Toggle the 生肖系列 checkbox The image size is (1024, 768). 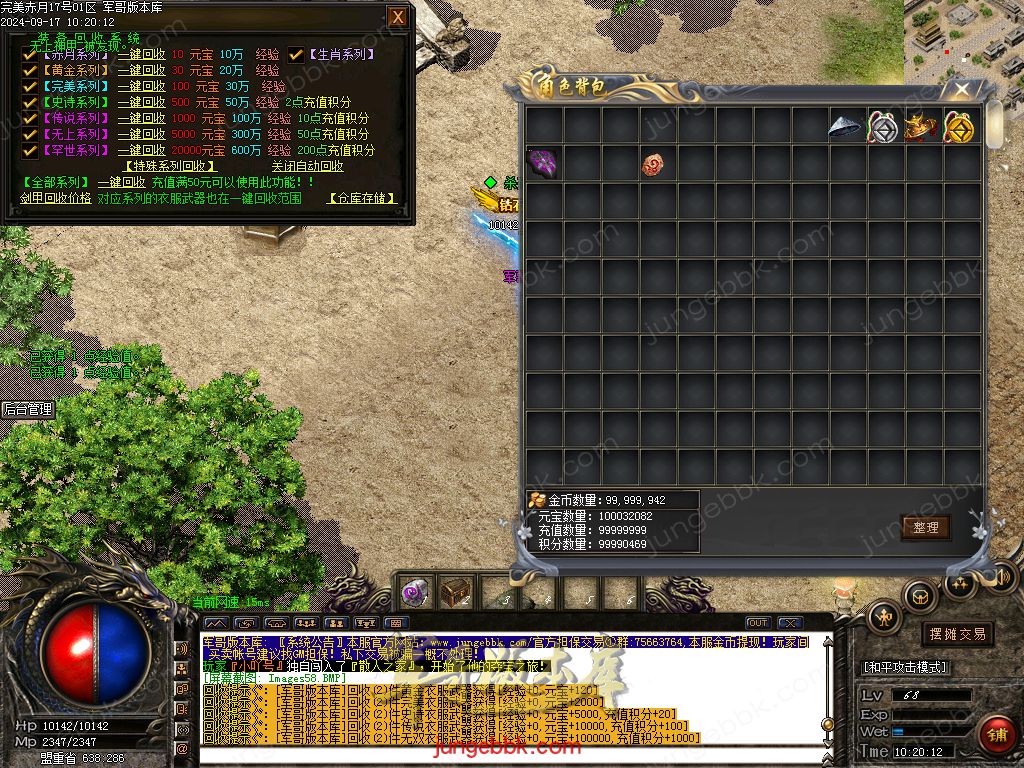pyautogui.click(x=296, y=55)
